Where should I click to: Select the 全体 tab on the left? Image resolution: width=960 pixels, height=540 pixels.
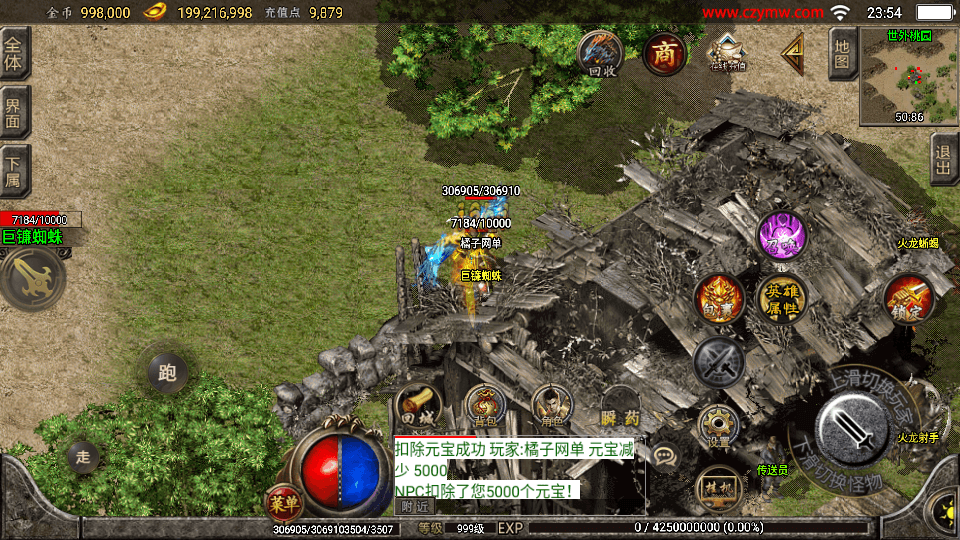(15, 54)
